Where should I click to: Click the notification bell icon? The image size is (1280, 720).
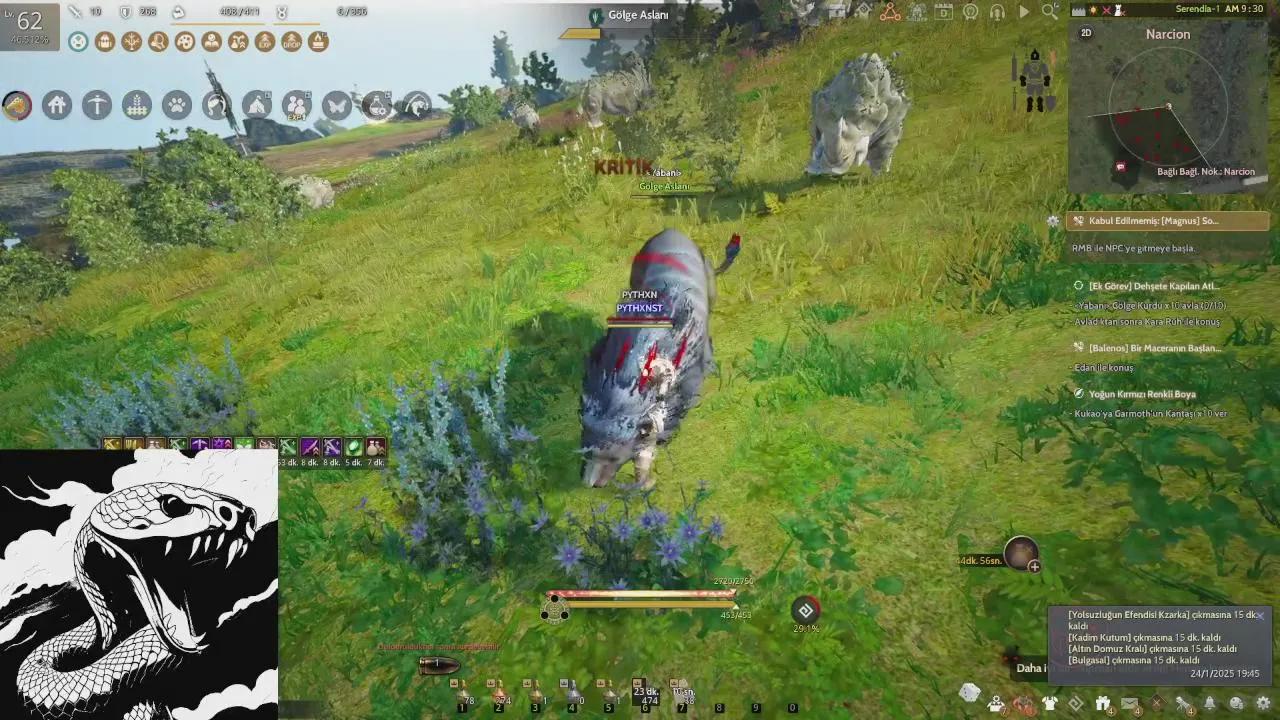[1208, 702]
